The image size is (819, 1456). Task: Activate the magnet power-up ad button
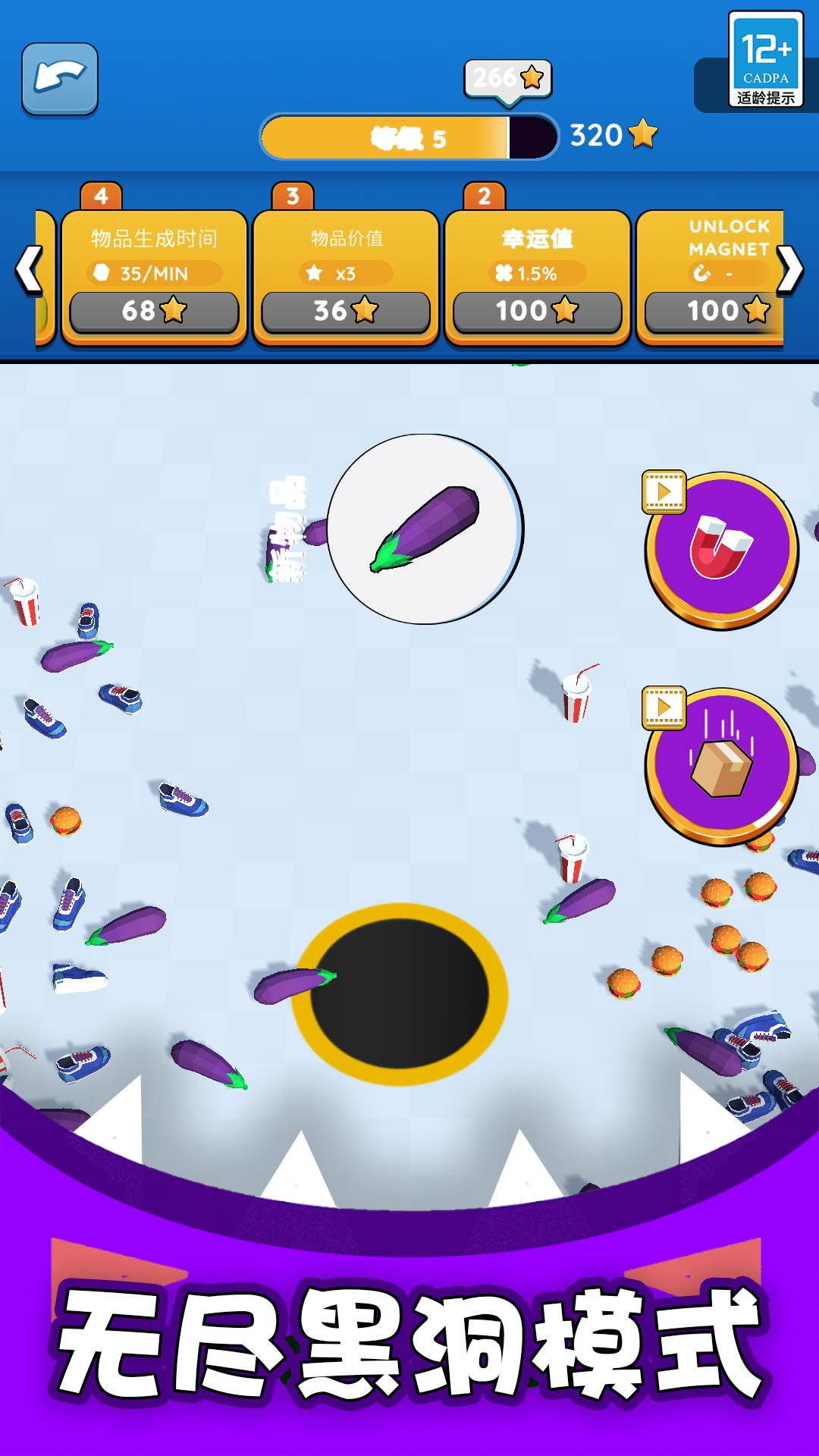pyautogui.click(x=721, y=550)
